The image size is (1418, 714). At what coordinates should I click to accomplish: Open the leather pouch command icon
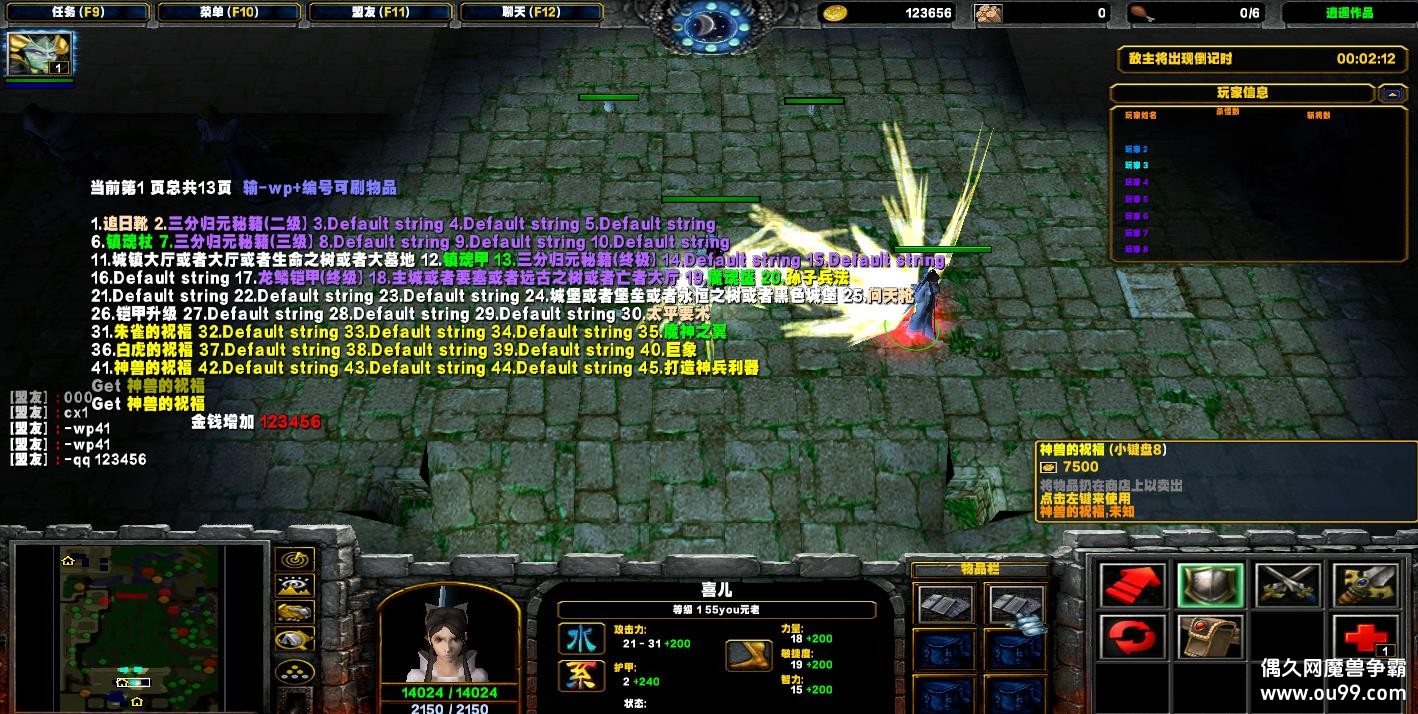click(1210, 637)
